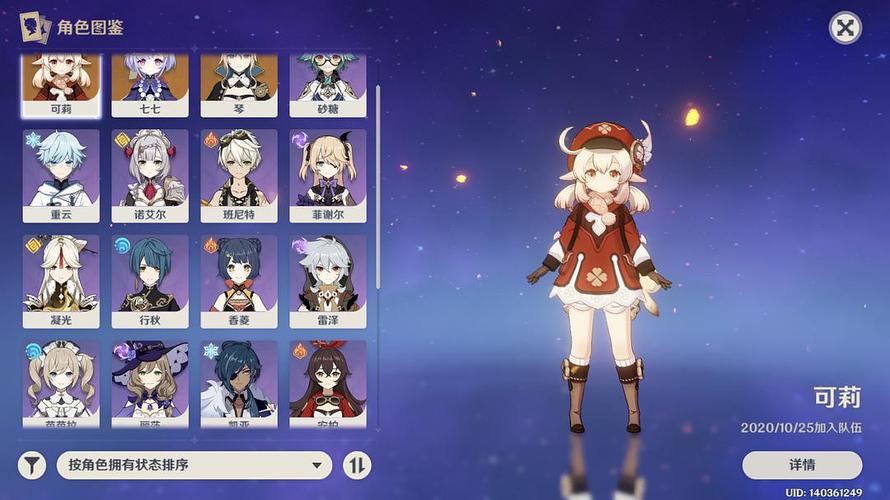Screen dimensions: 890x500
Task: Open the sort-by dropdown 按角色拥有状态排序
Action: point(194,465)
